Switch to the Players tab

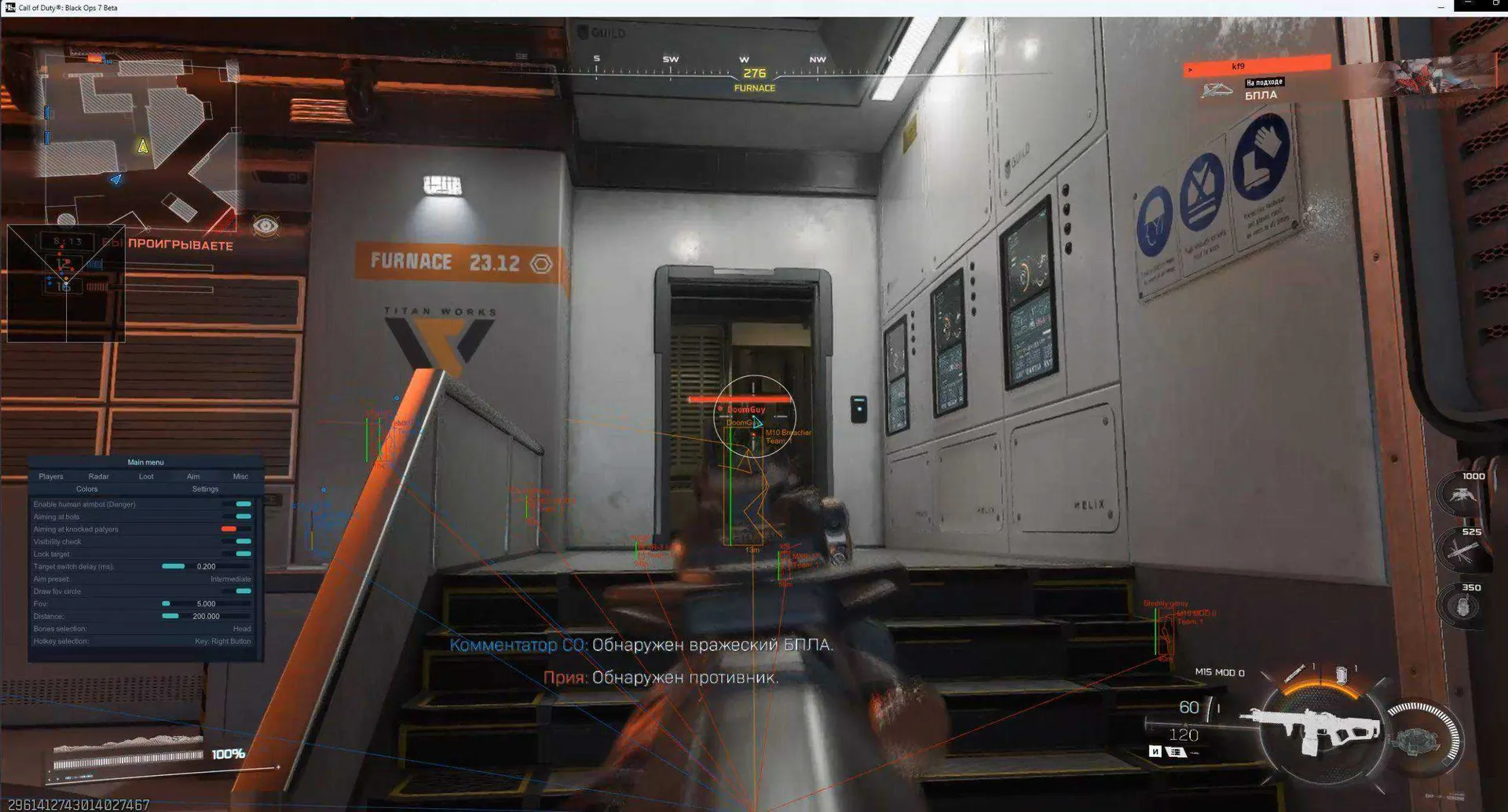point(51,476)
